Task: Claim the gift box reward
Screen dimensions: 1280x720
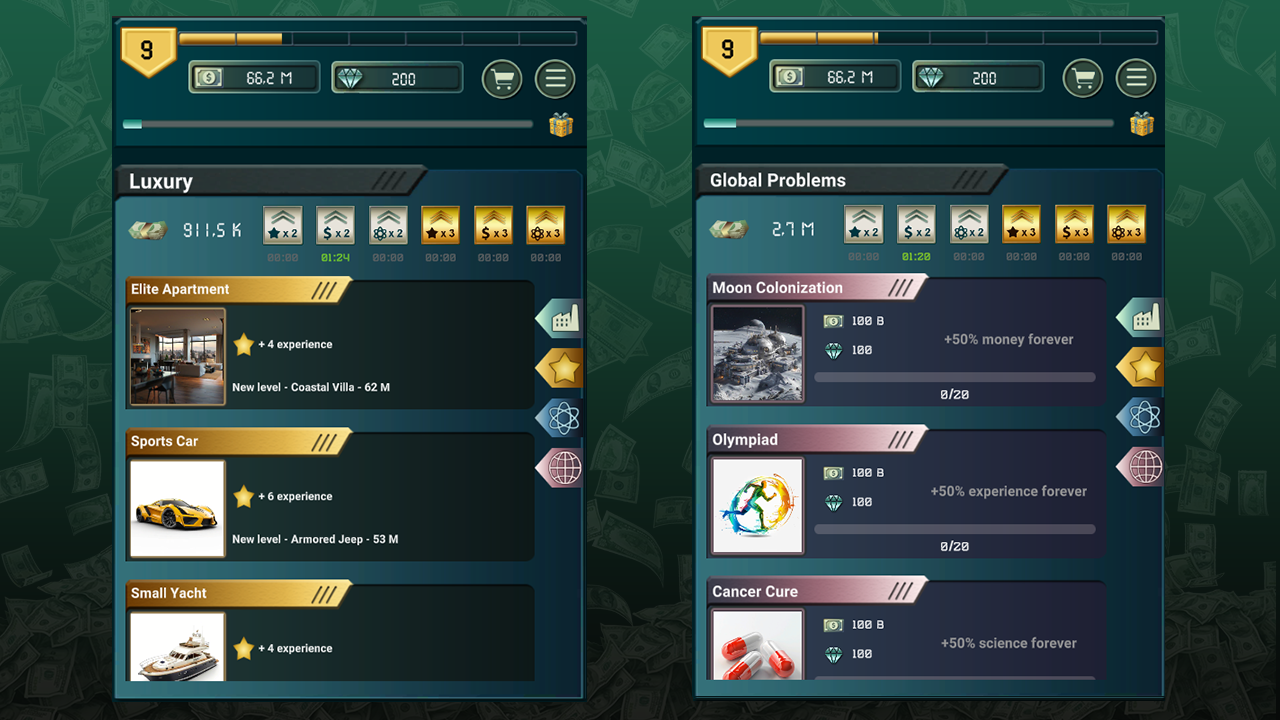Action: click(560, 124)
